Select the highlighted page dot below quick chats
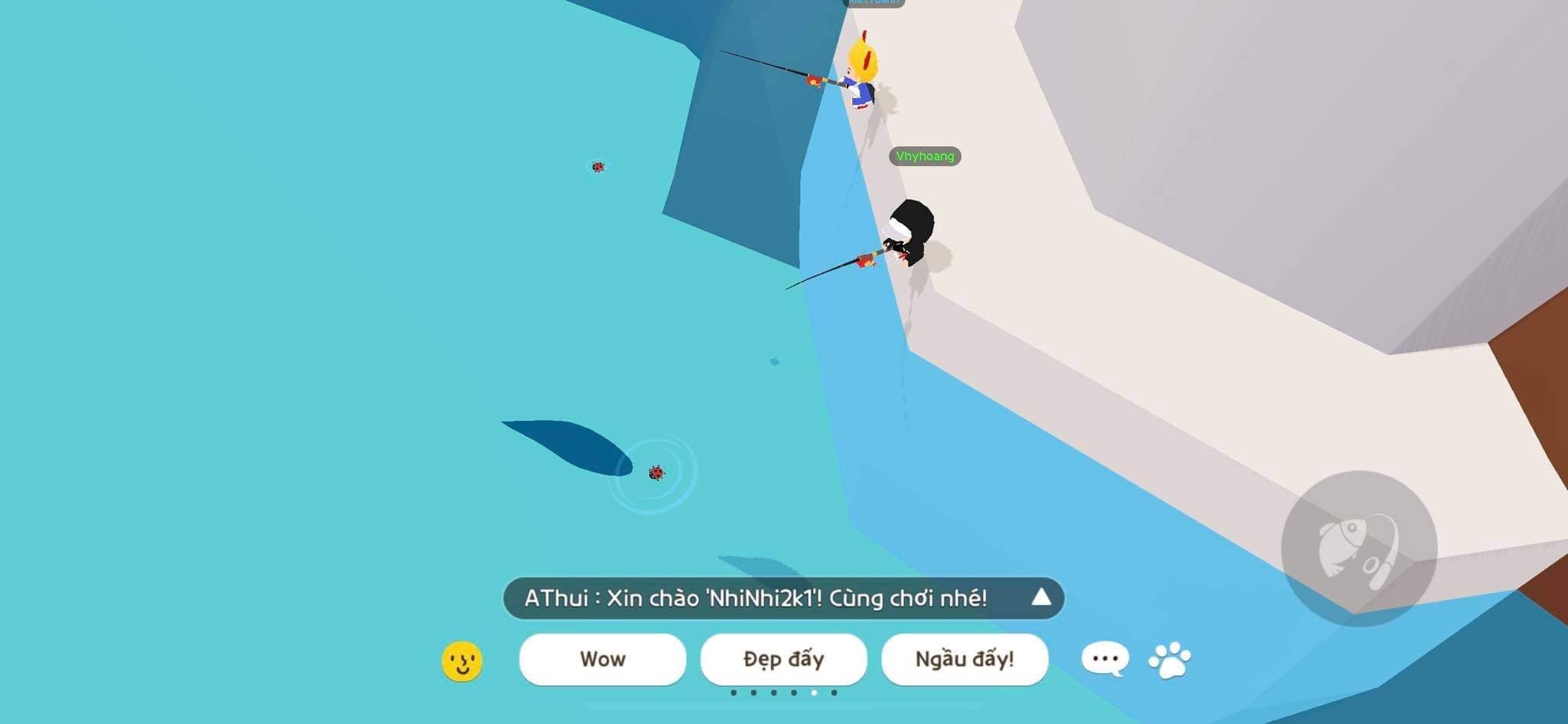 click(813, 693)
